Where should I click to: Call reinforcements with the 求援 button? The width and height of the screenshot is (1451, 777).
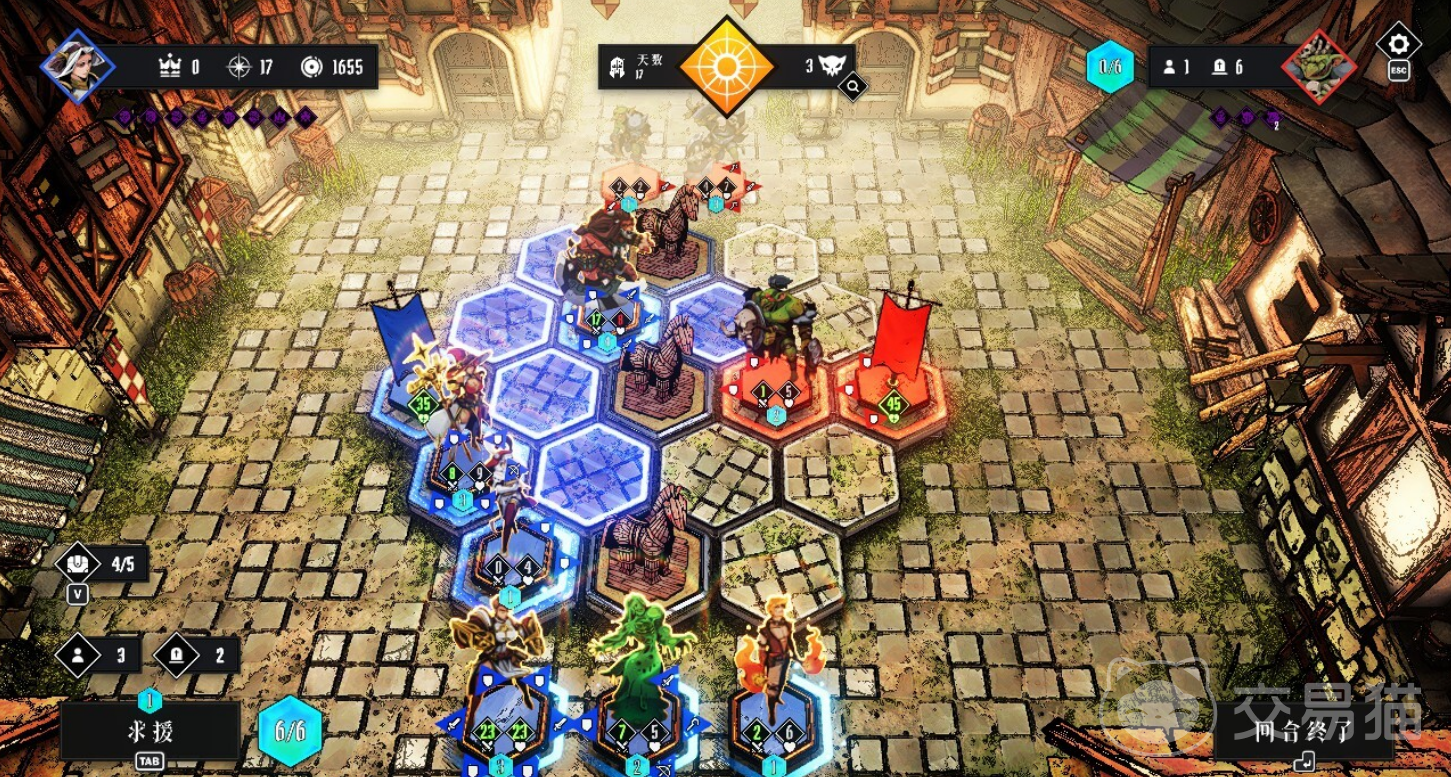tap(150, 731)
